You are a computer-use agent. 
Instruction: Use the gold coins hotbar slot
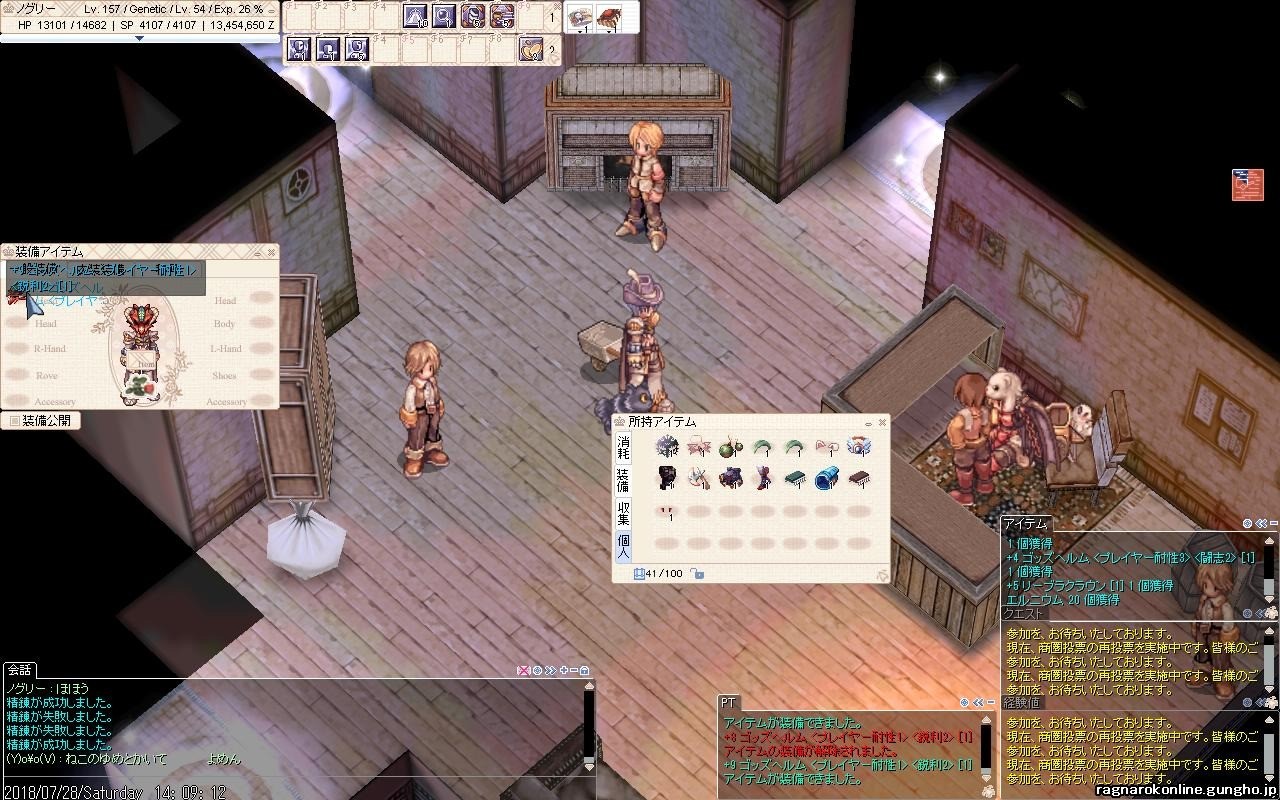(530, 48)
